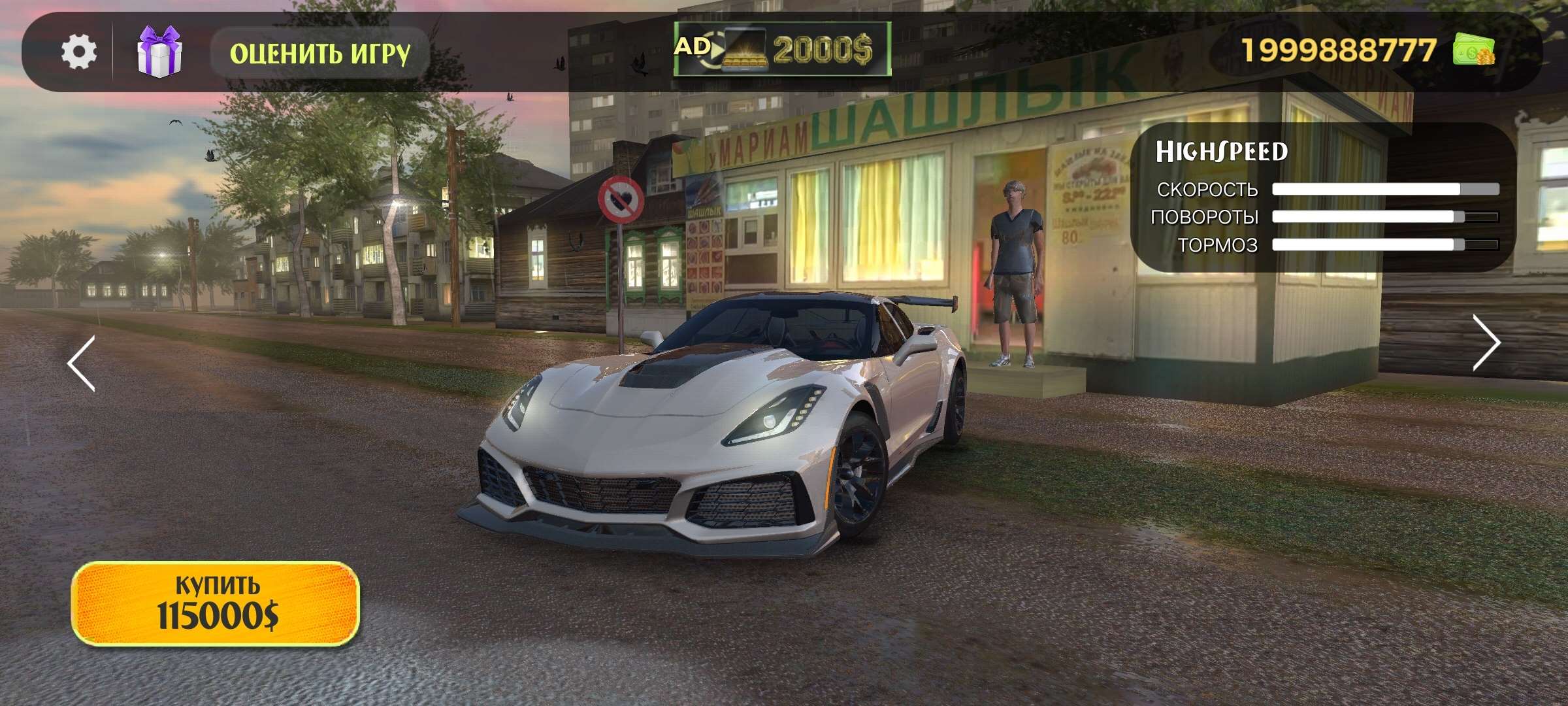Open the gear settings menu
Image resolution: width=1568 pixels, height=706 pixels.
coord(79,52)
